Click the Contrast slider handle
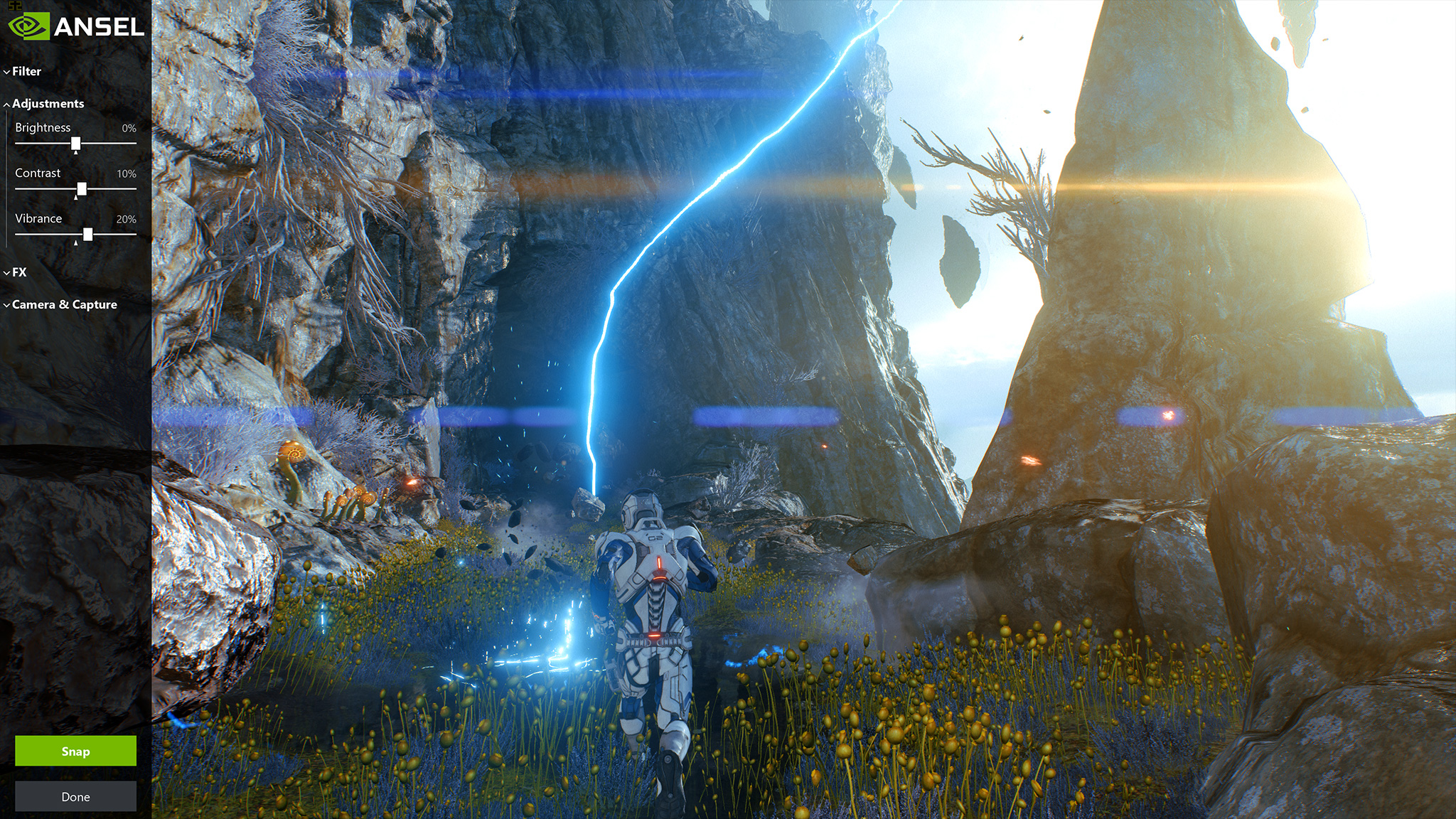 point(82,189)
